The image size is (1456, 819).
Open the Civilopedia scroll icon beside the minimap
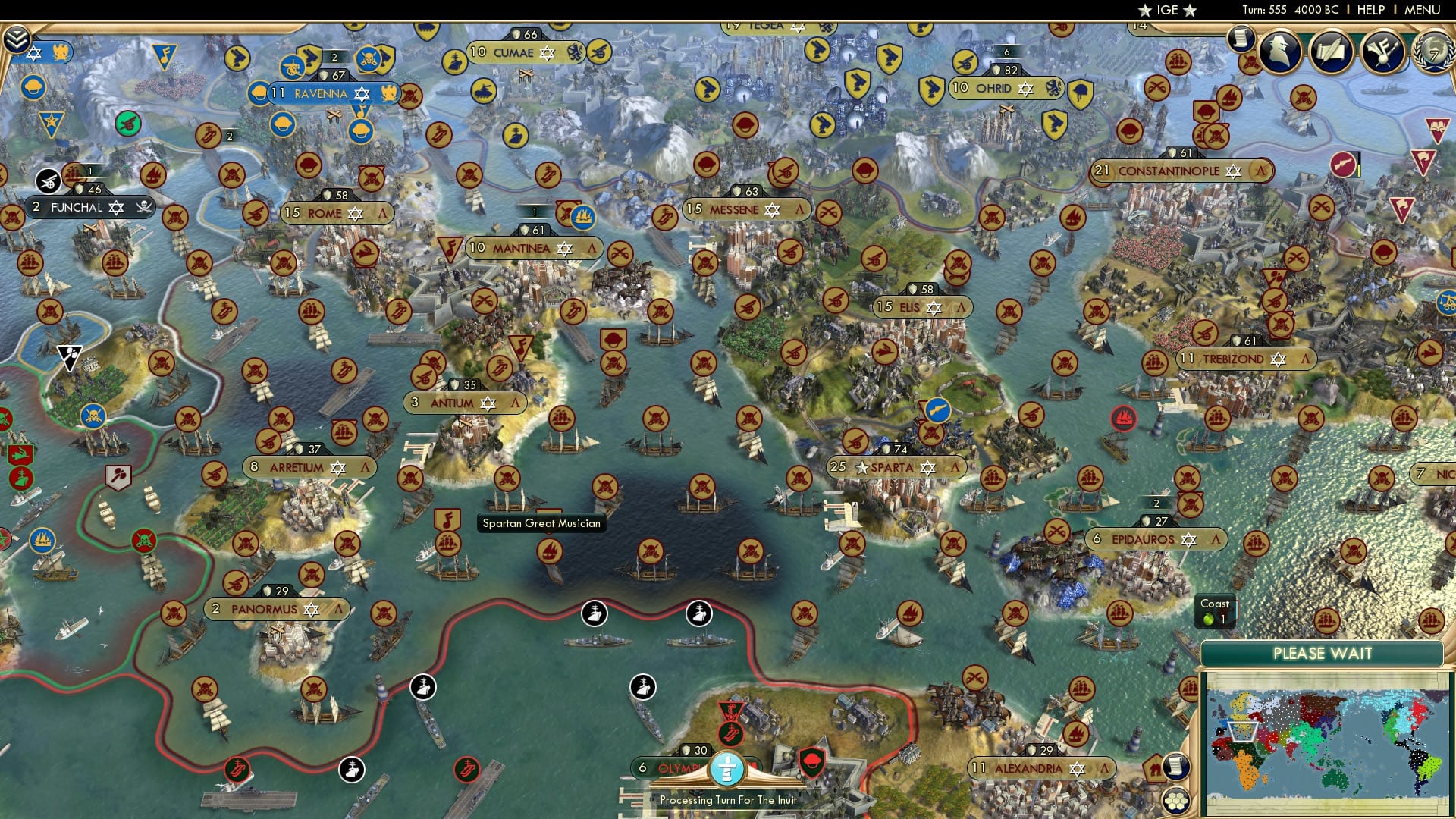[x=1175, y=767]
